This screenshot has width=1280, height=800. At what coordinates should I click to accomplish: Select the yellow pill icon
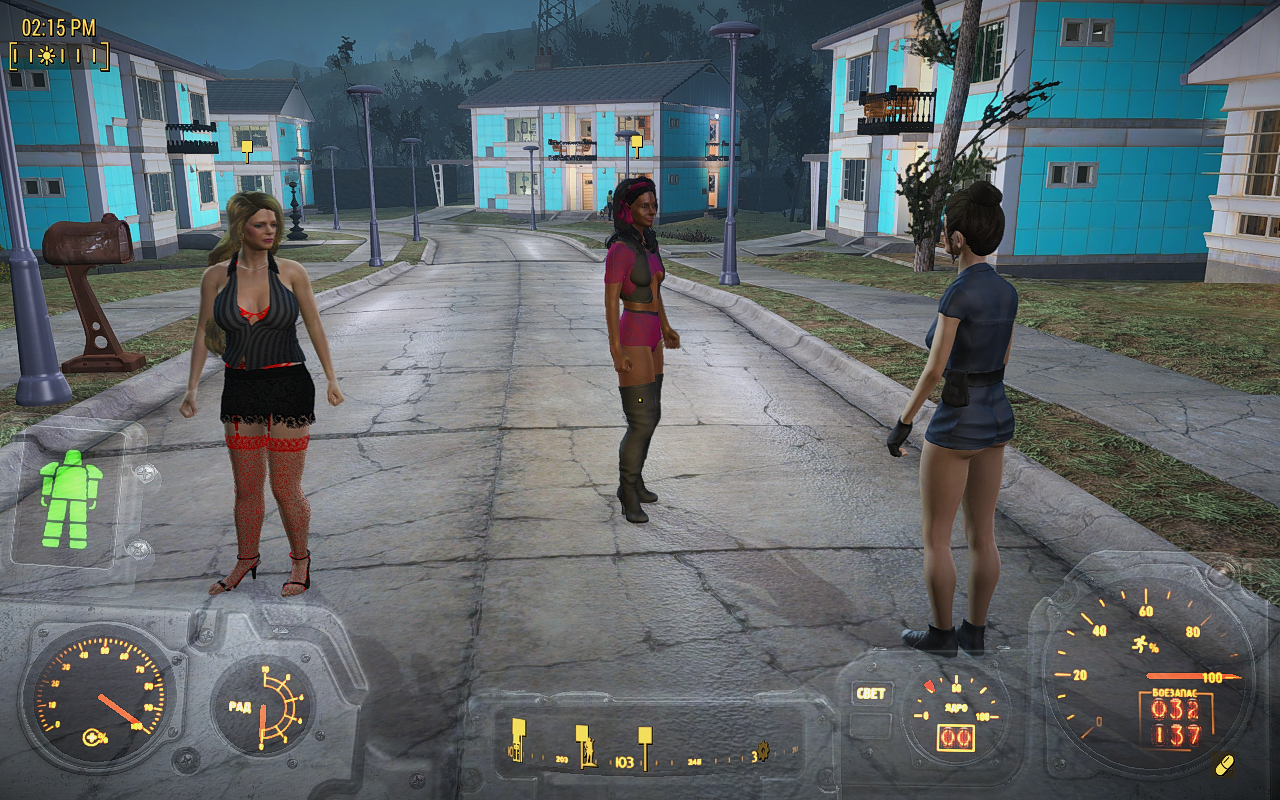point(1223,765)
